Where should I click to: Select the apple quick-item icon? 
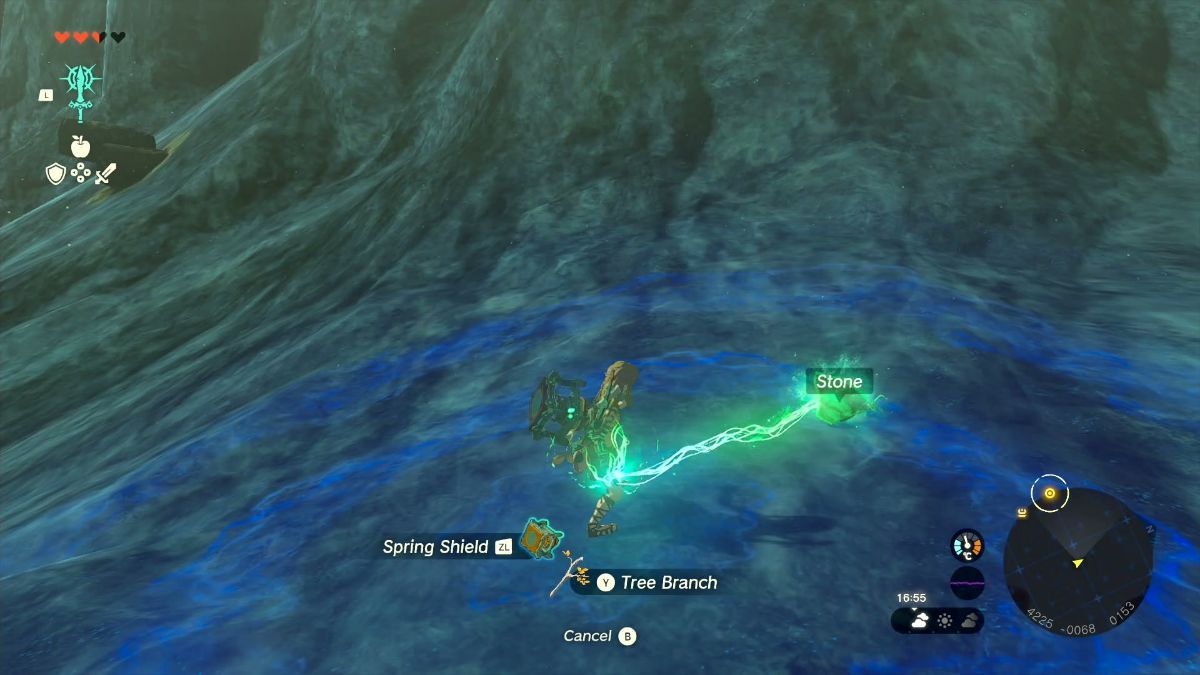(80, 147)
